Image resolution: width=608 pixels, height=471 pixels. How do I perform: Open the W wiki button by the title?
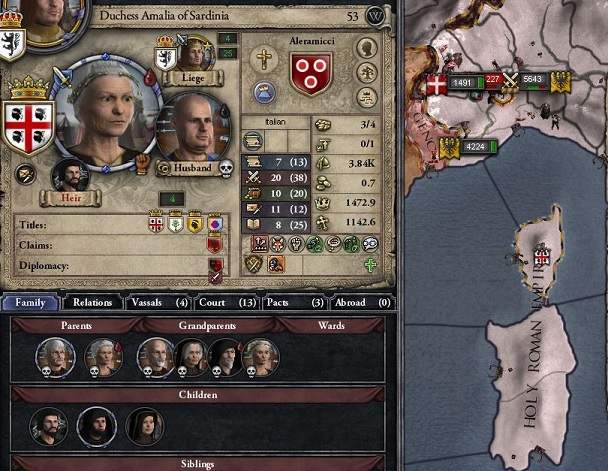[x=376, y=16]
